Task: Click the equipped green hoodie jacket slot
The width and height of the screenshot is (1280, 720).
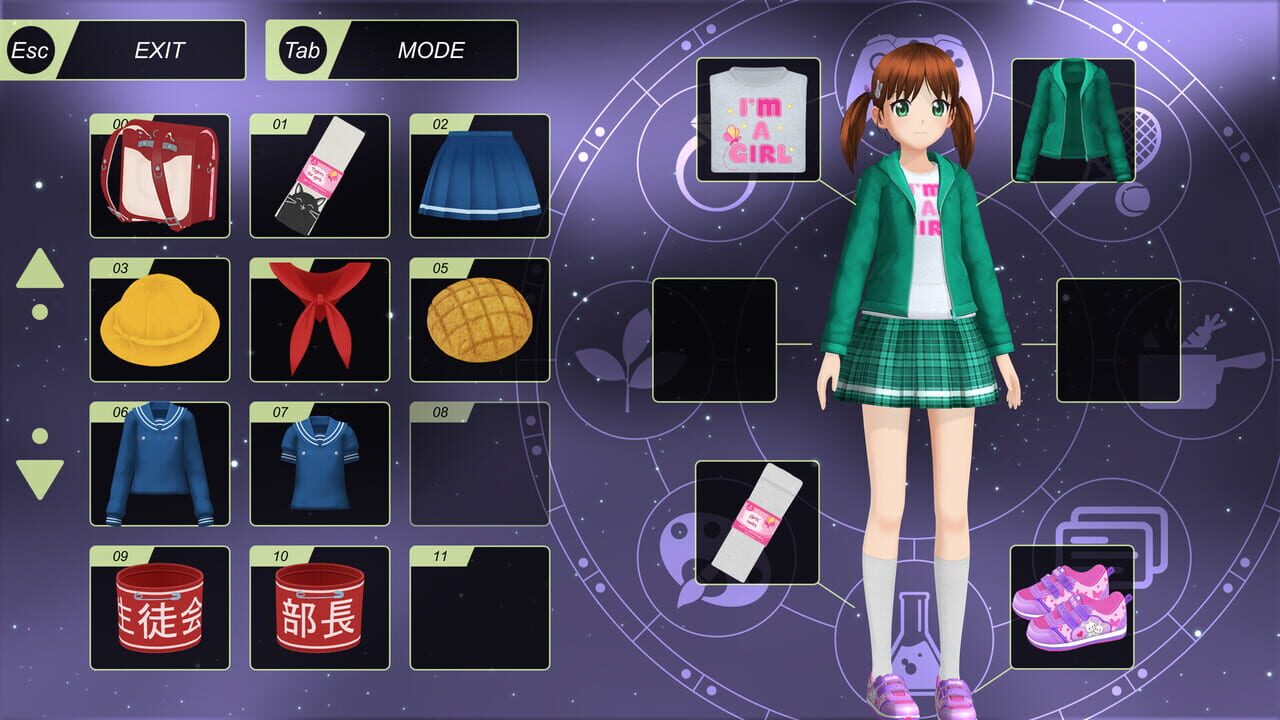Action: click(1065, 126)
